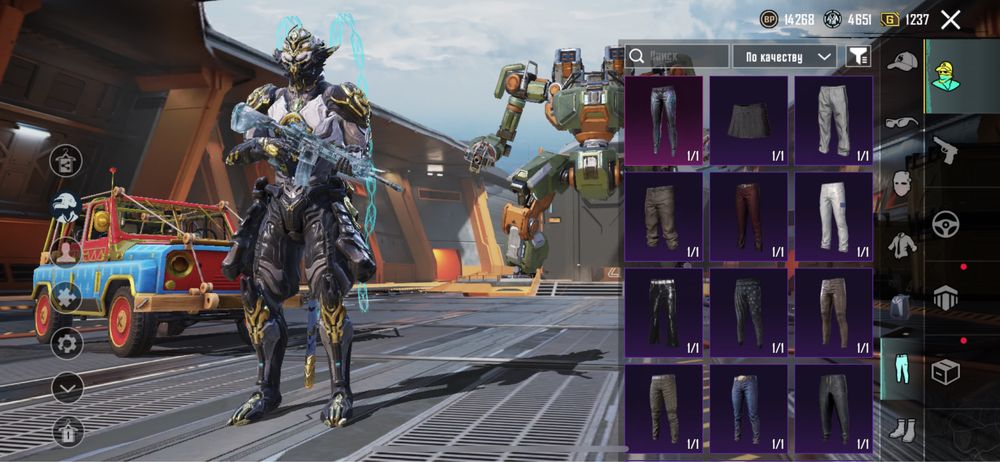This screenshot has width=1000, height=462.
Task: Click the gear settings icon on left
Action: tap(67, 344)
